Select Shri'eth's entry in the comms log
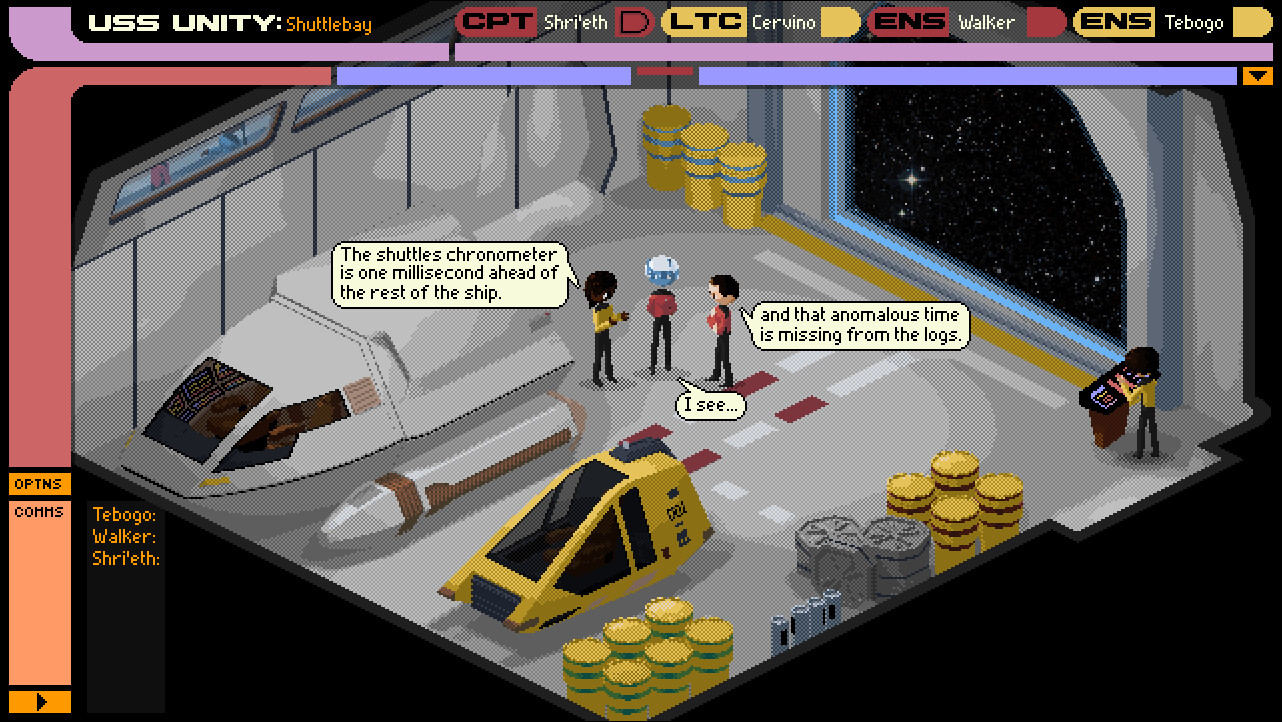Screen dimensions: 1282x722 pyautogui.click(x=126, y=558)
